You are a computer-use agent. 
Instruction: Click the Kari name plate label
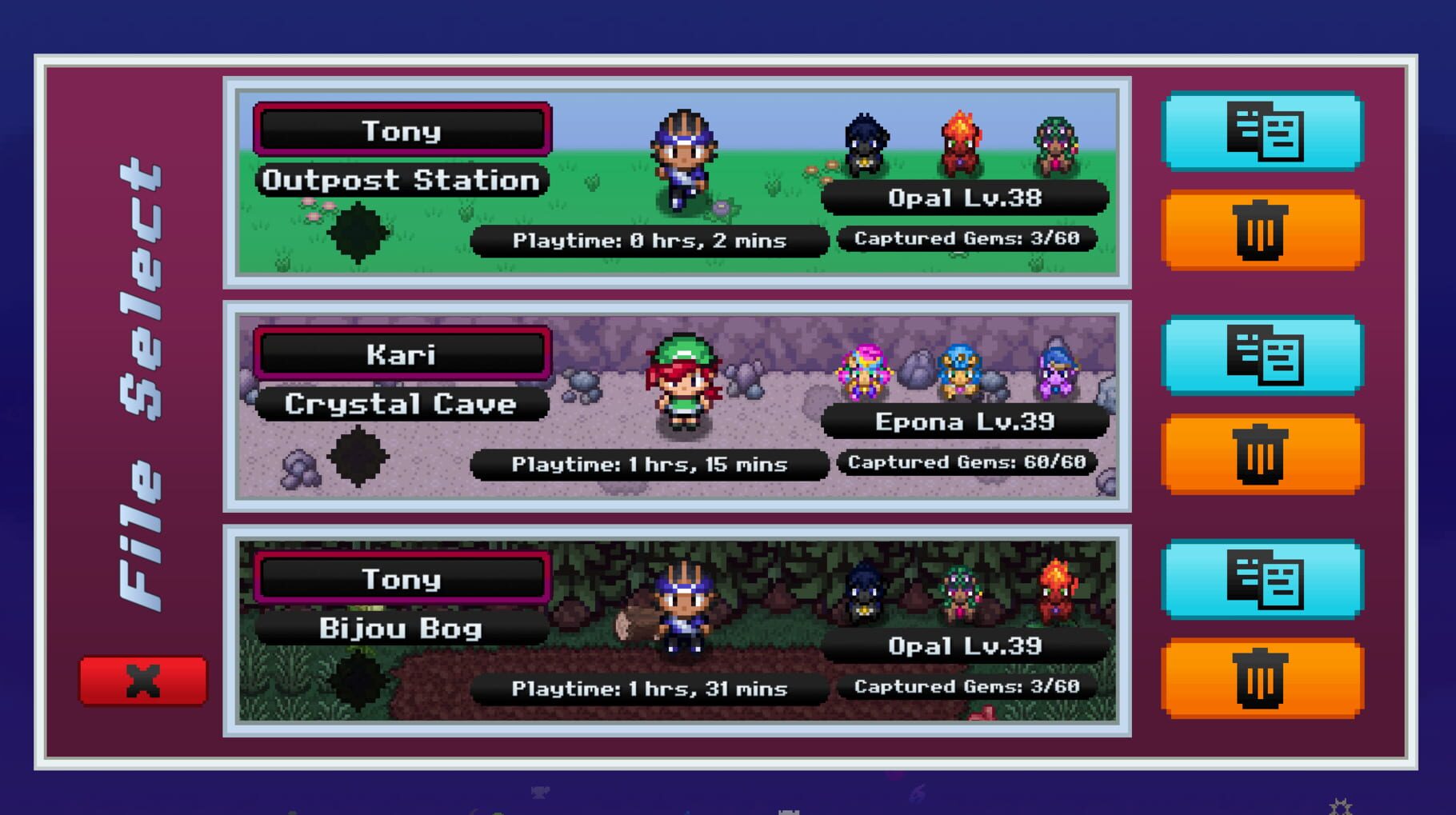click(x=402, y=353)
